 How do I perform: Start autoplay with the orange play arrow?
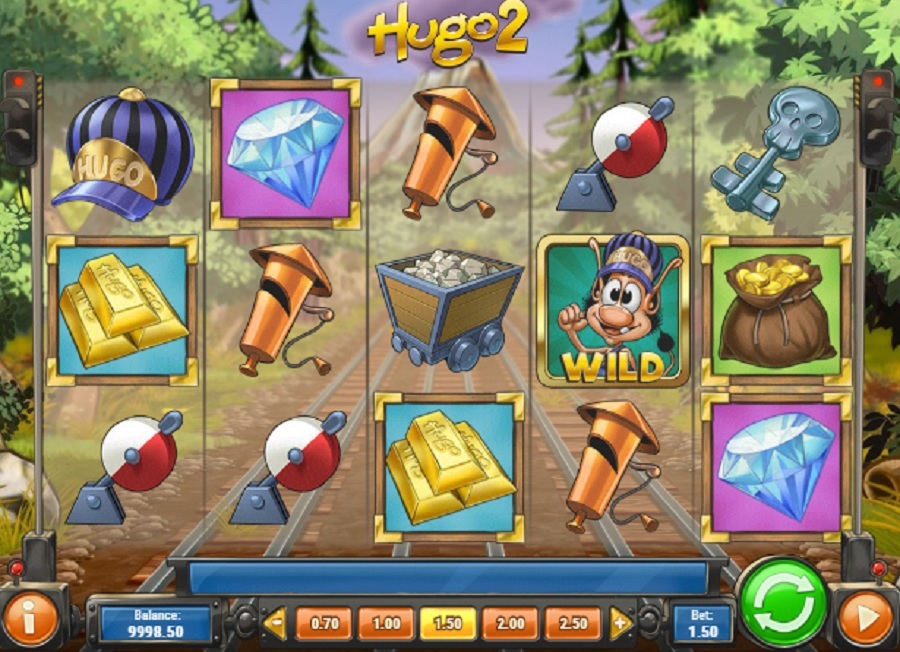(865, 618)
